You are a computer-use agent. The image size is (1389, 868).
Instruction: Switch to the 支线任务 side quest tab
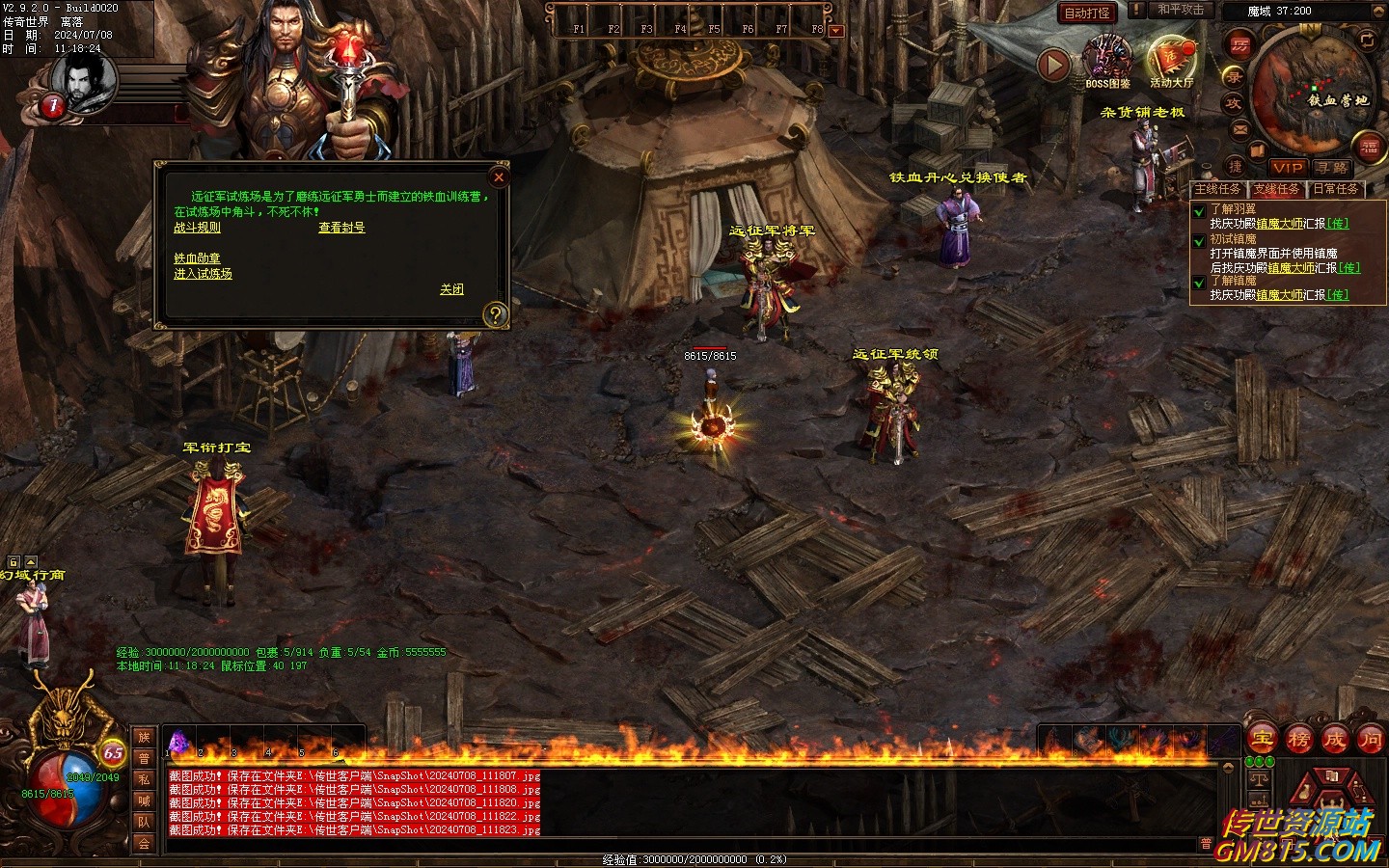coord(1276,189)
